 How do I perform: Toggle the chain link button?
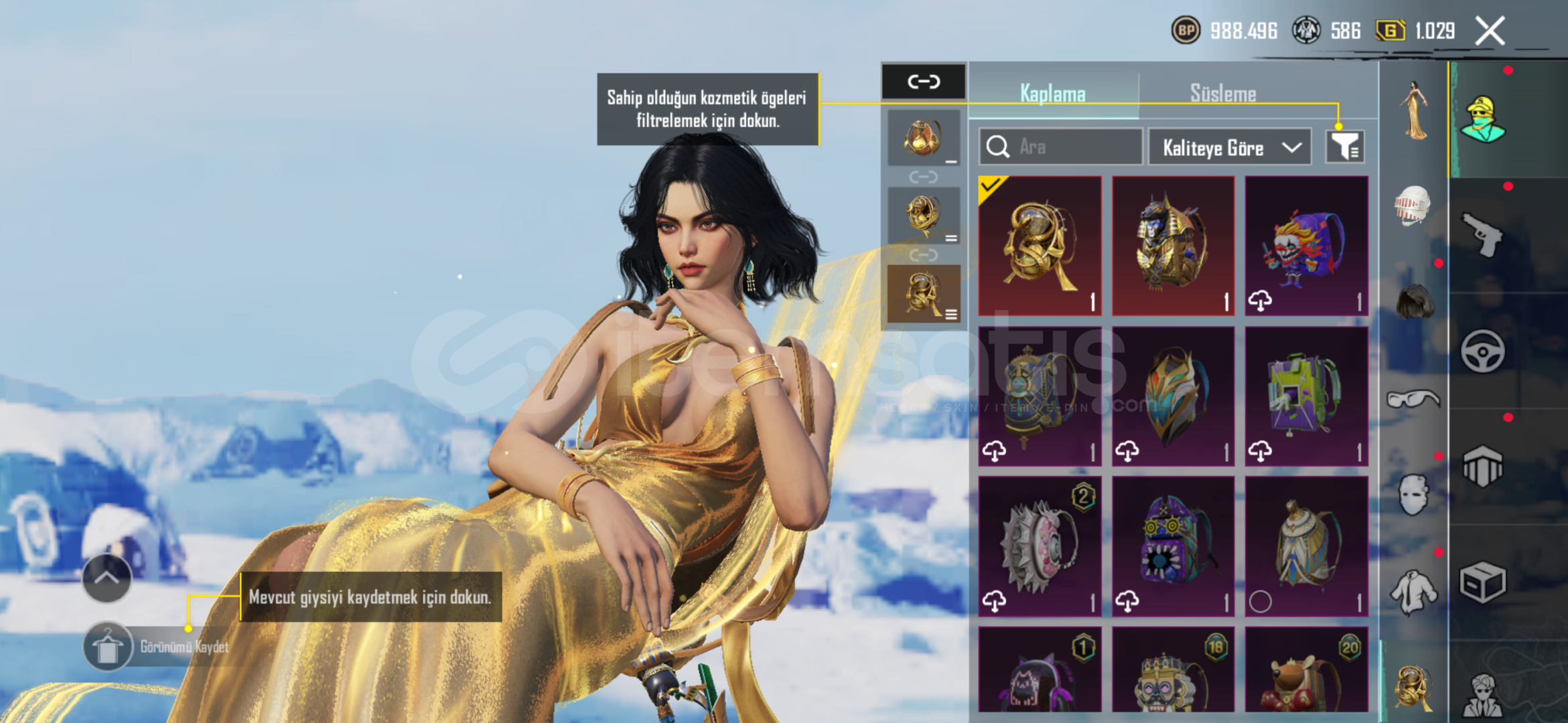(x=924, y=82)
